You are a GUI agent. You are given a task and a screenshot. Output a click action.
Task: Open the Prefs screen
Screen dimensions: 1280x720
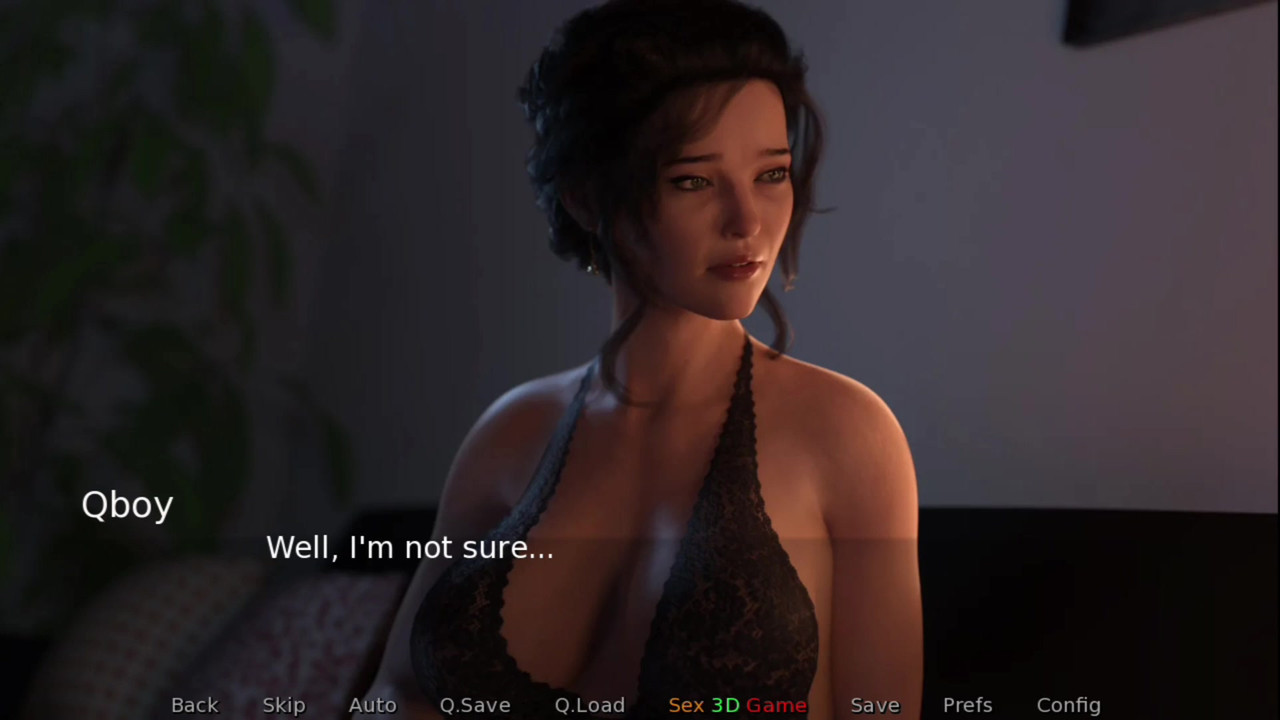[967, 705]
